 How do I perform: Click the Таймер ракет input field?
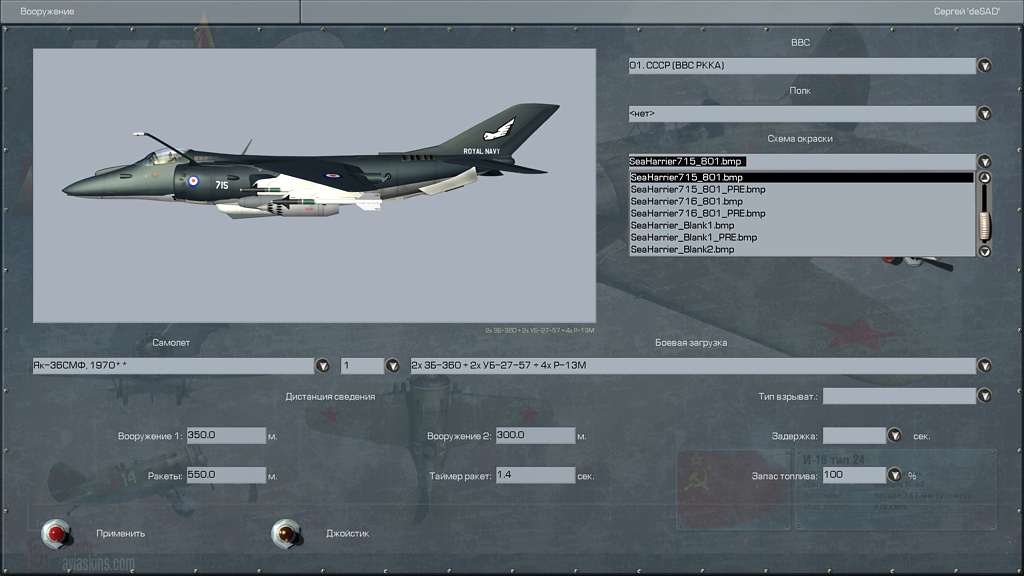click(x=535, y=475)
